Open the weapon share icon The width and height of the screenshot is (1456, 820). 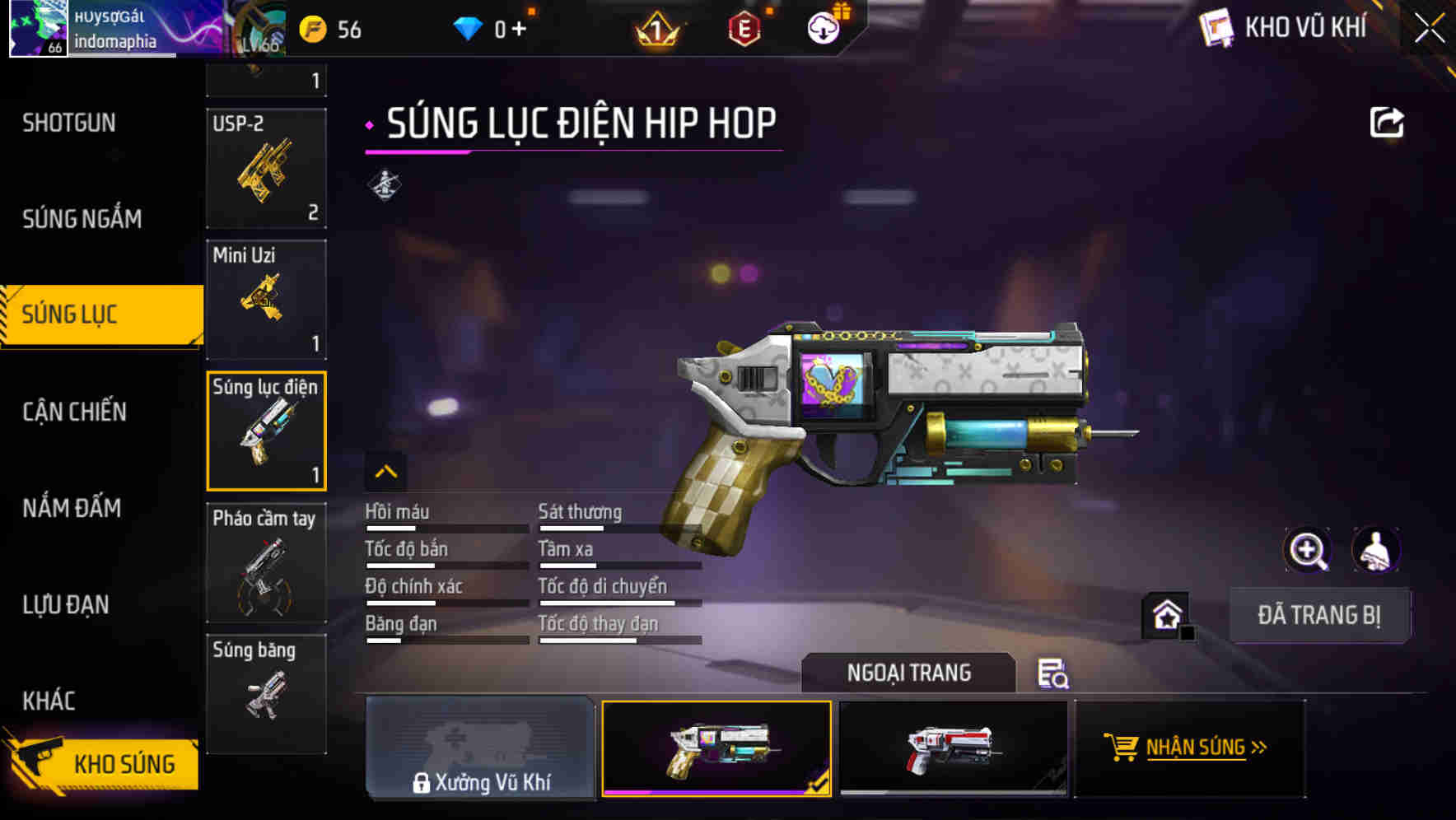coord(1388,122)
